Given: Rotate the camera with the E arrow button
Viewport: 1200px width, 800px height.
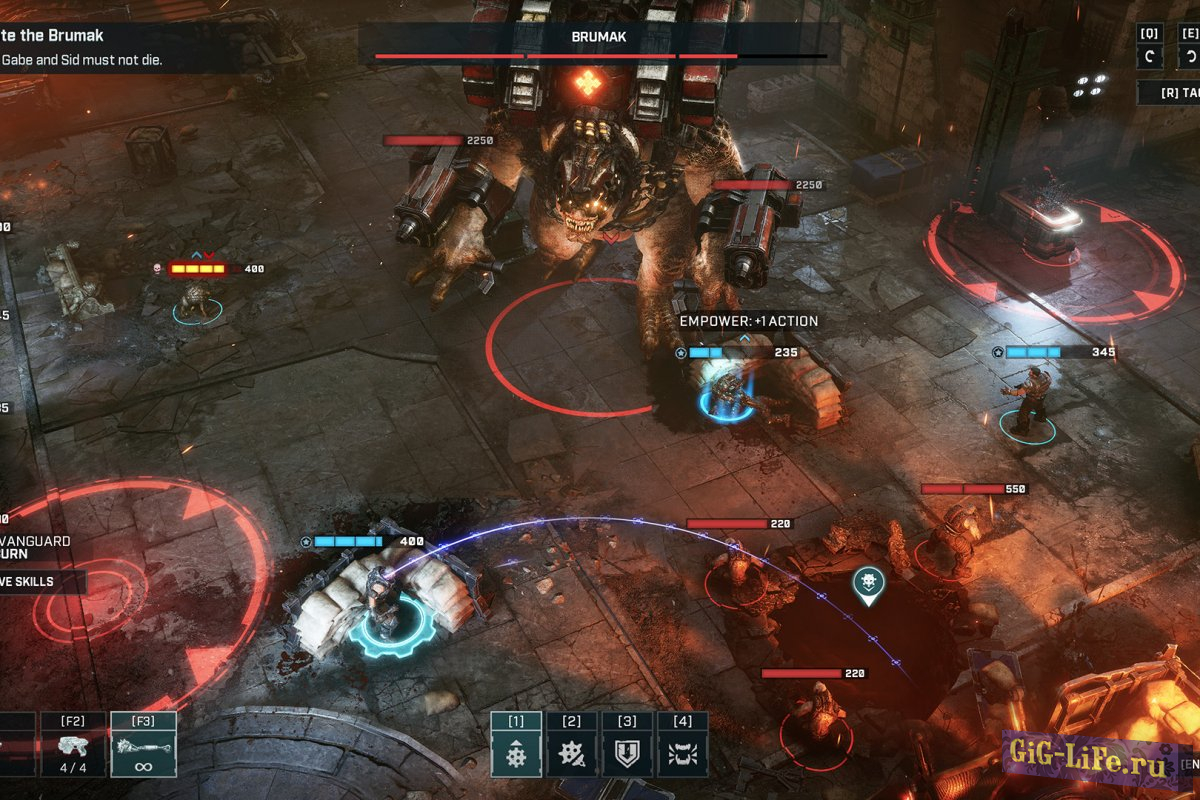Looking at the screenshot, I should pyautogui.click(x=1189, y=56).
